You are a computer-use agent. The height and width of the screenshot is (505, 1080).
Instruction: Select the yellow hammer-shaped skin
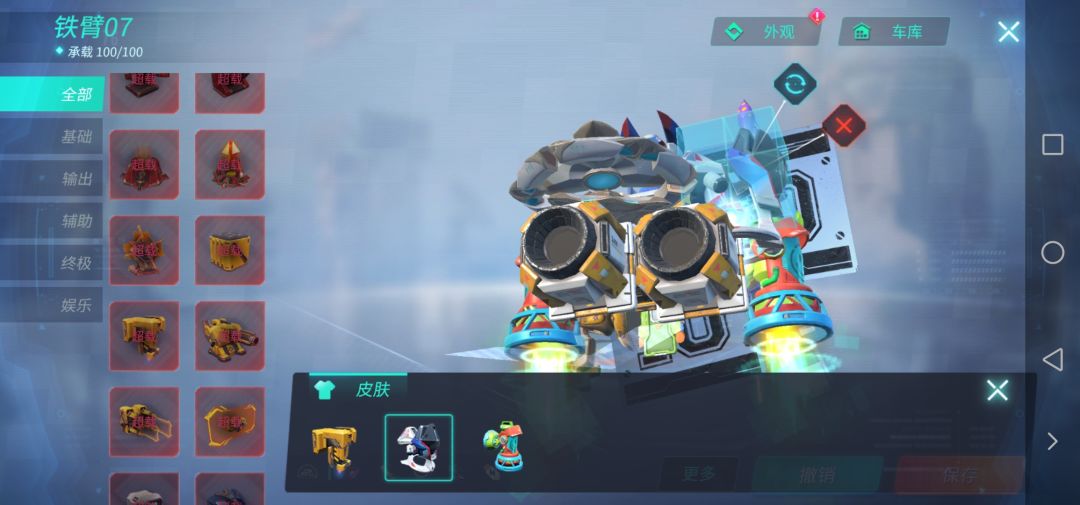(333, 448)
